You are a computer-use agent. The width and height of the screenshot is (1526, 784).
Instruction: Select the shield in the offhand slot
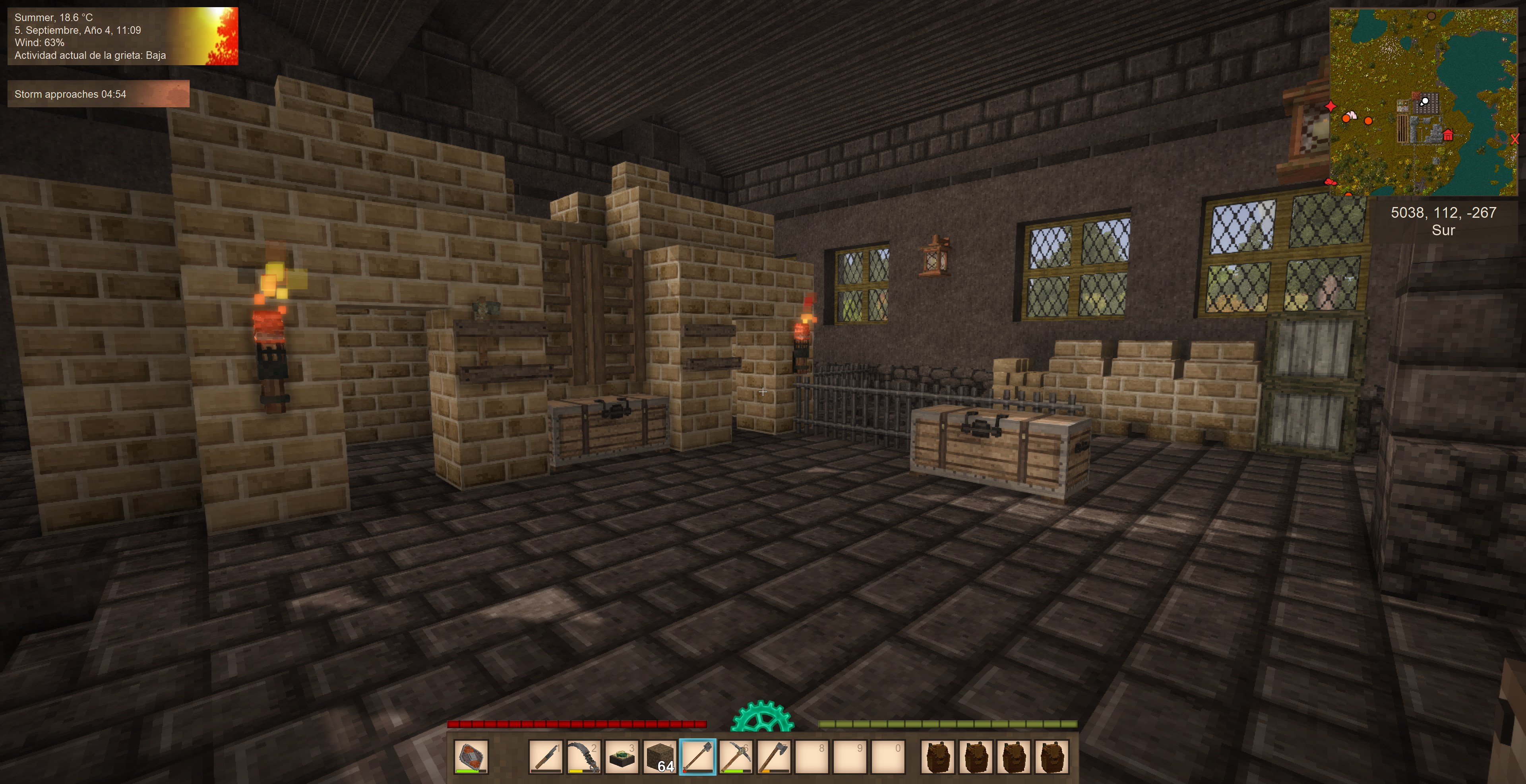point(471,757)
